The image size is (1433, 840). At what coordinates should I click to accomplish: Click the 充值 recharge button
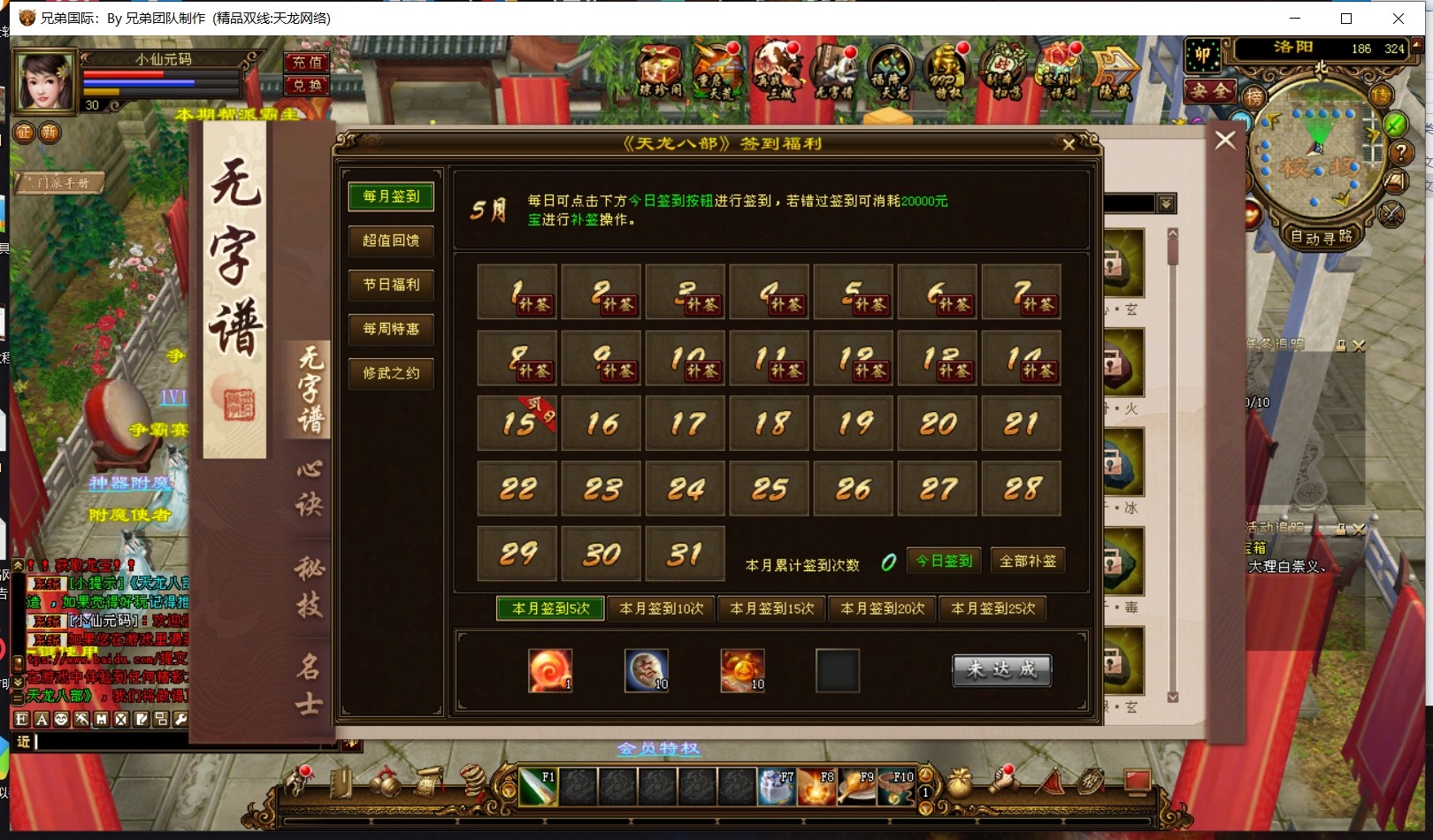tap(307, 63)
